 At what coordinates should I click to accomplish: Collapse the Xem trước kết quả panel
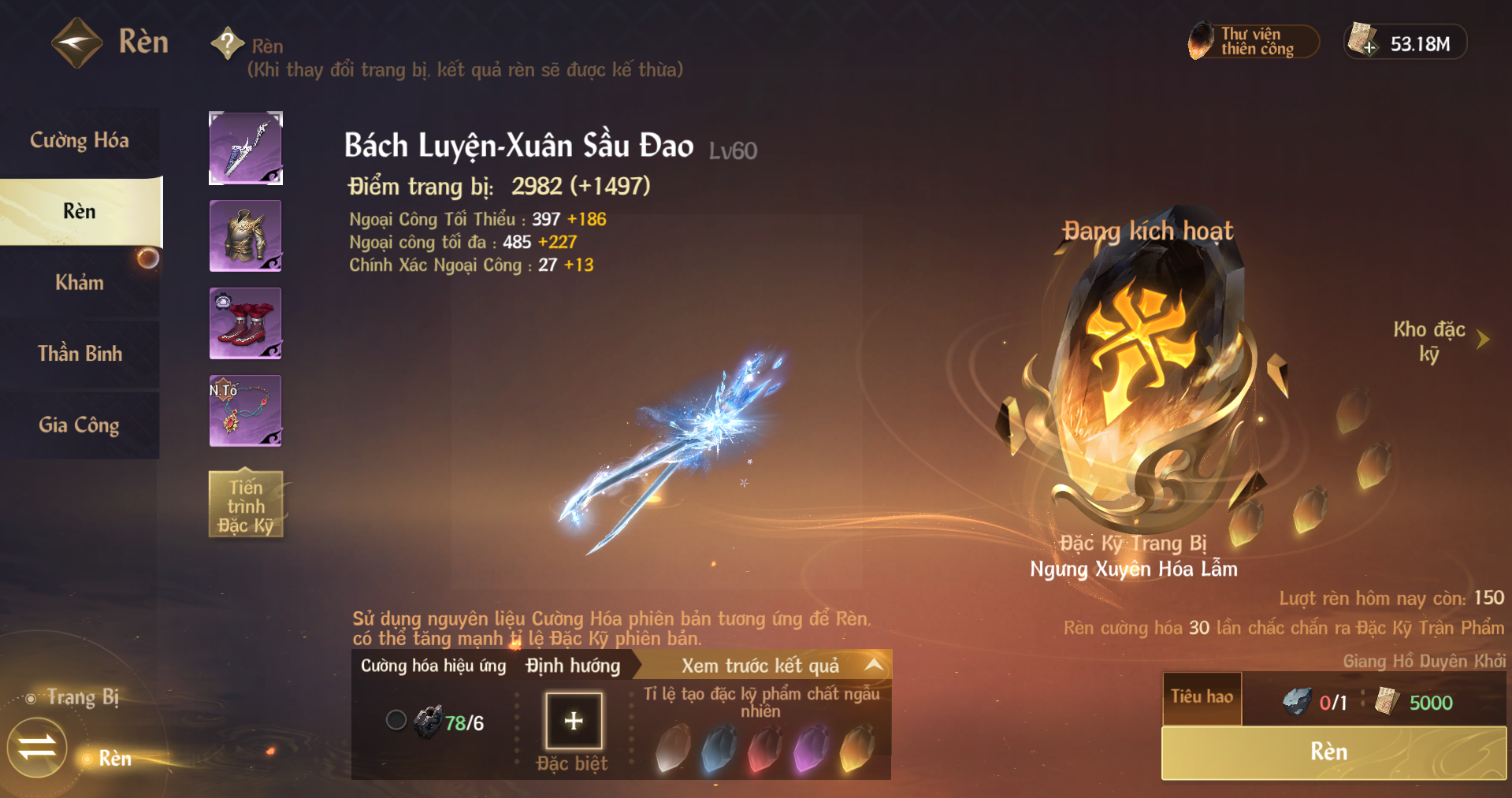(873, 665)
